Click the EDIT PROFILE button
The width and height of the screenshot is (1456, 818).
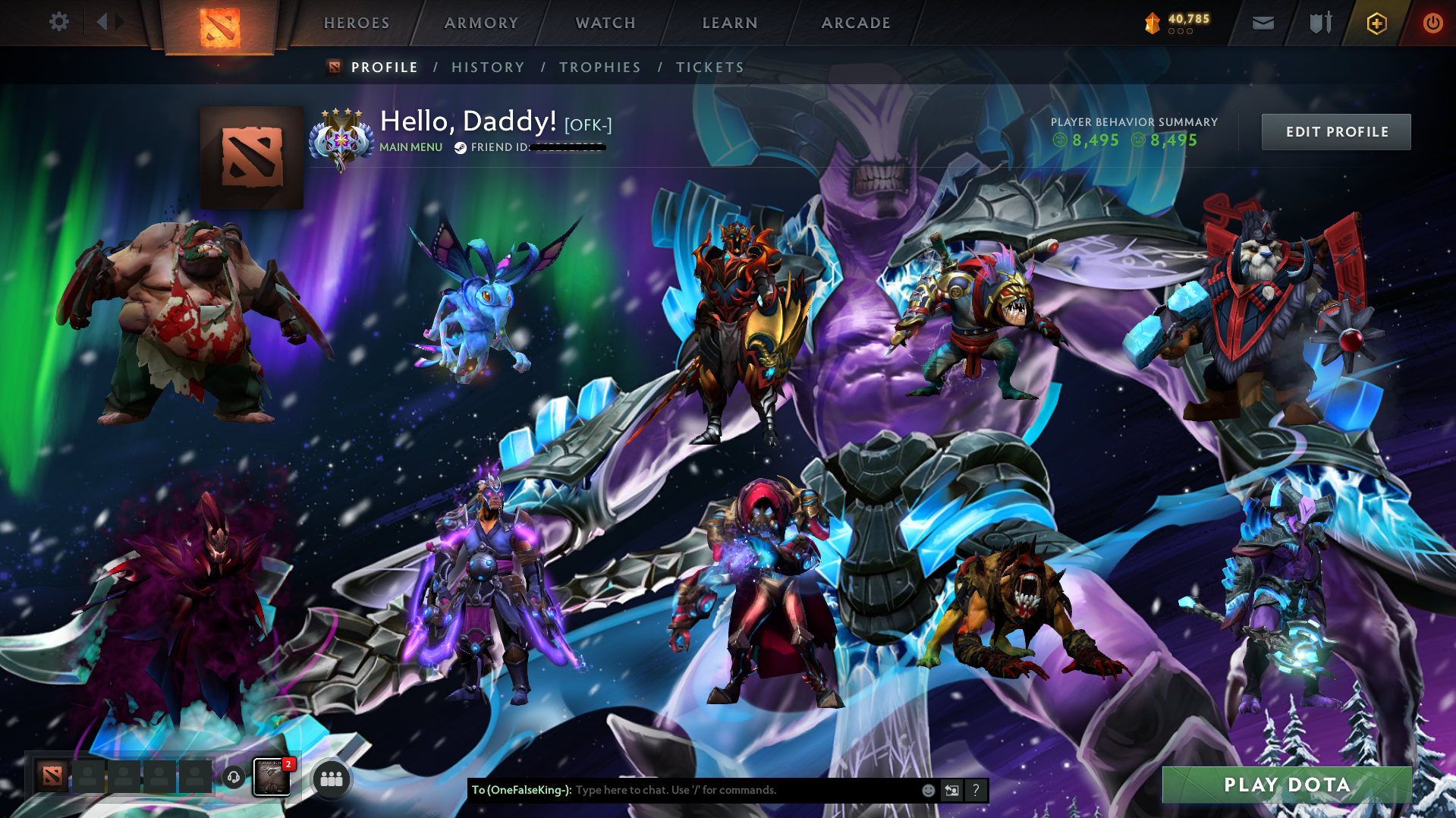pos(1335,131)
